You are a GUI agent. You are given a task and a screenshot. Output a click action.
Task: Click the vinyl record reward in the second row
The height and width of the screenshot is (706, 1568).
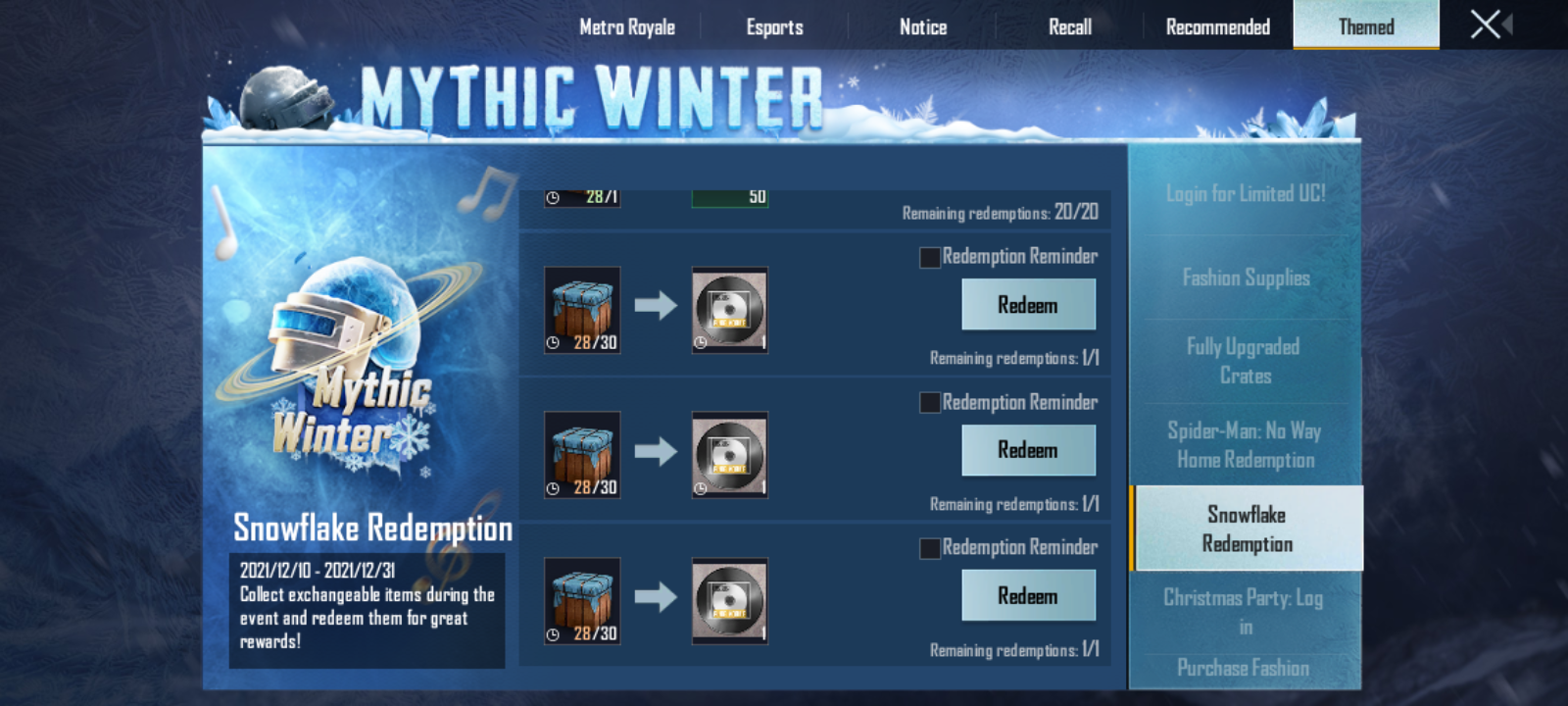pyautogui.click(x=729, y=456)
